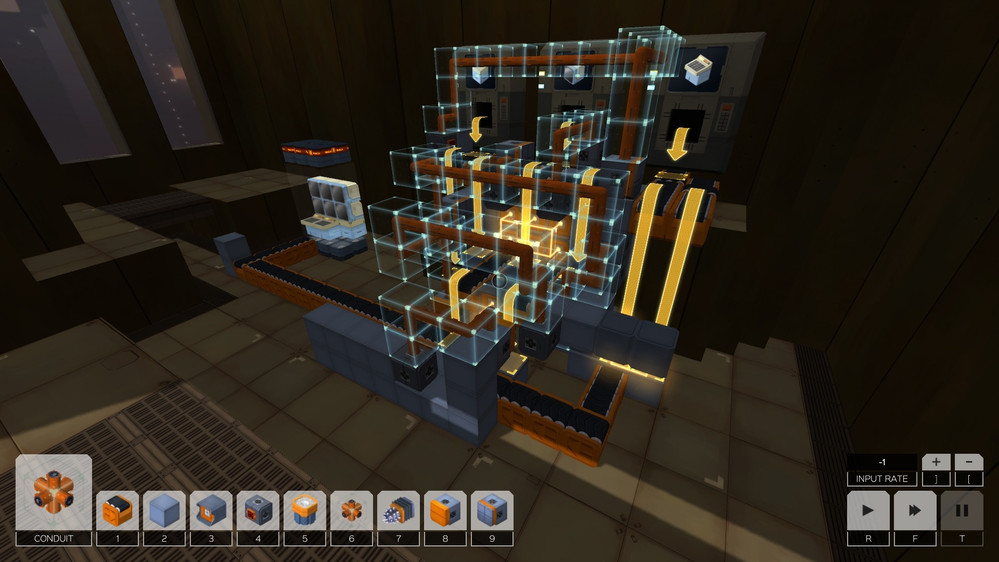Decrease the input rate with minus
The height and width of the screenshot is (562, 999).
coord(968,462)
